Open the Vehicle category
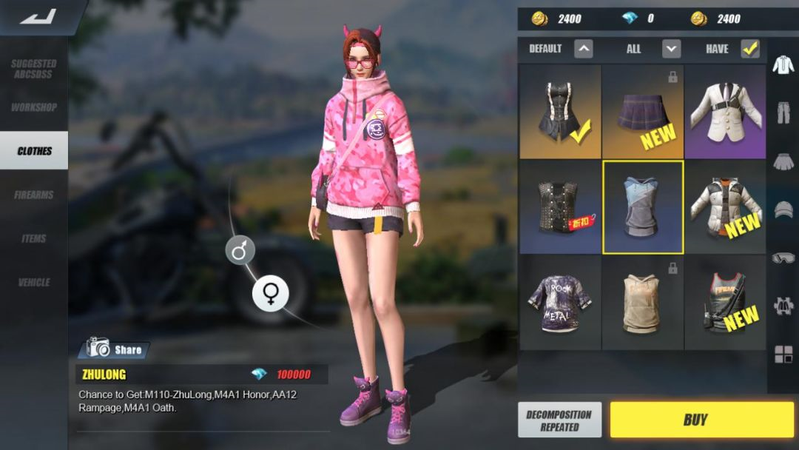799x450 pixels. pyautogui.click(x=34, y=282)
